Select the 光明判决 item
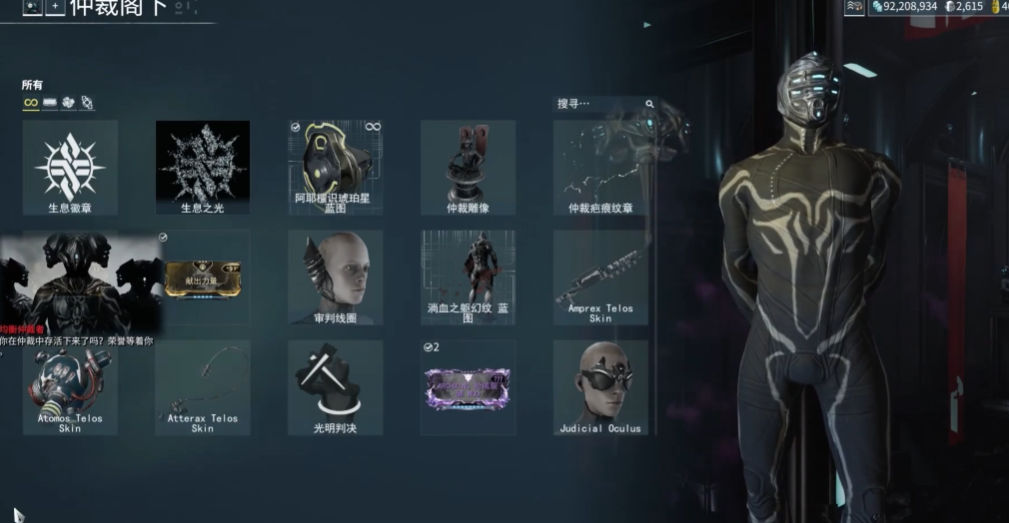 coord(335,388)
